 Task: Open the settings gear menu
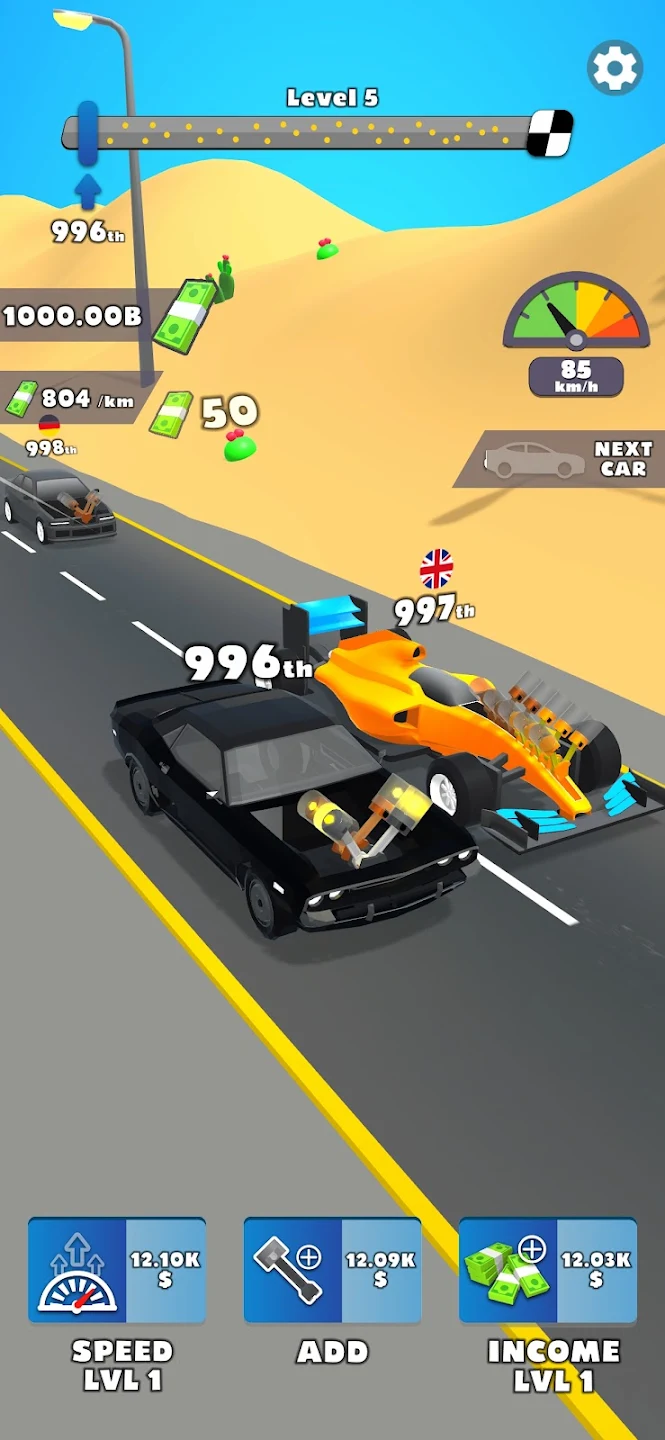614,68
